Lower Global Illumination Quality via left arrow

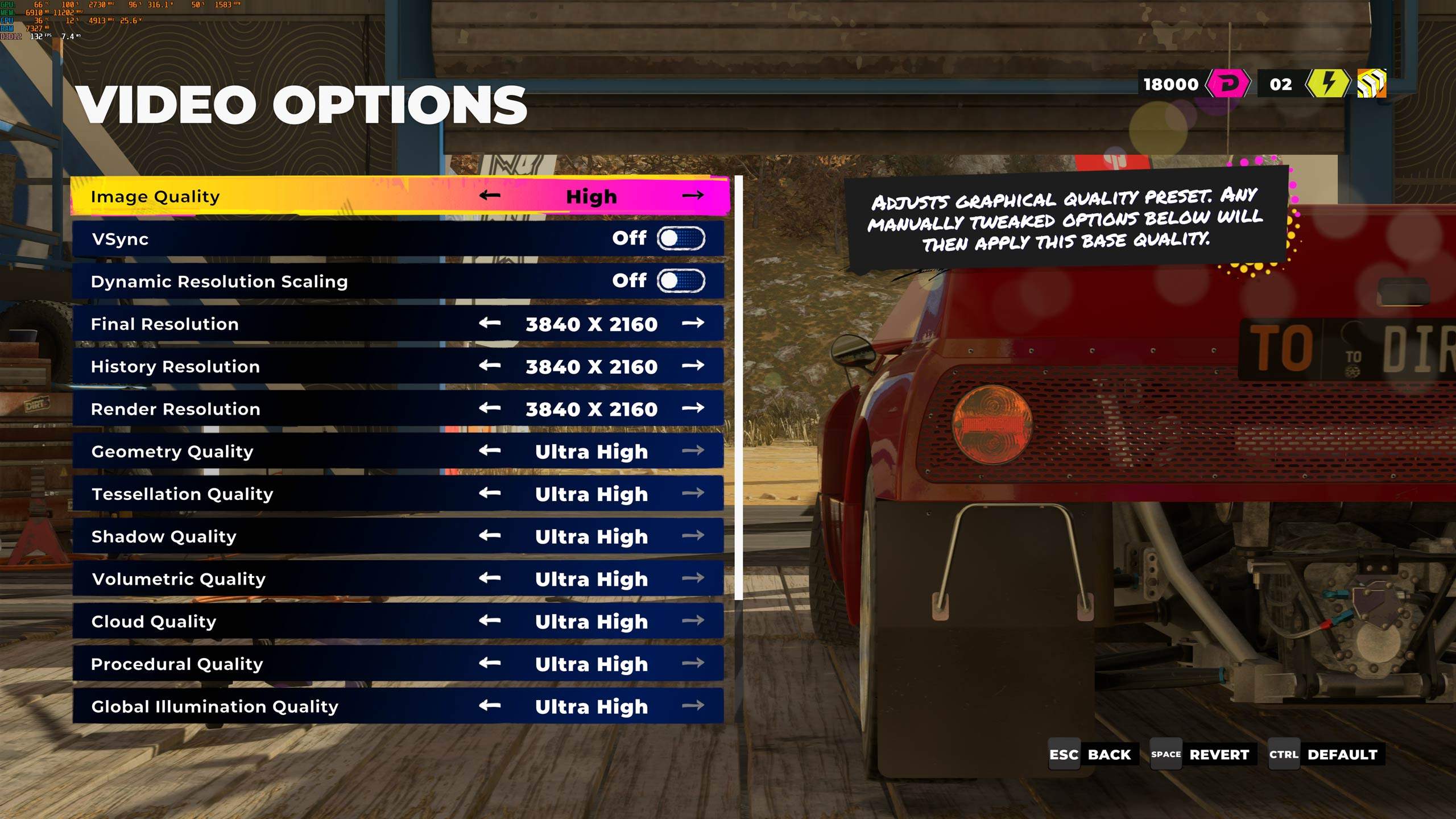pos(489,706)
